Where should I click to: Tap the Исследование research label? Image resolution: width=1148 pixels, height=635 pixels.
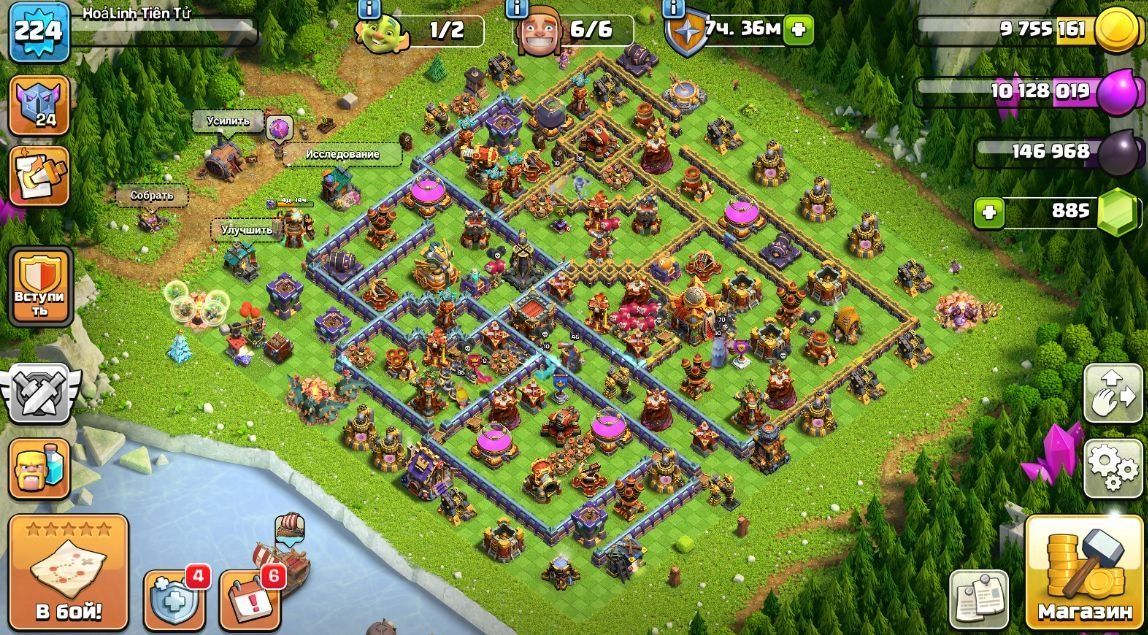tap(342, 154)
